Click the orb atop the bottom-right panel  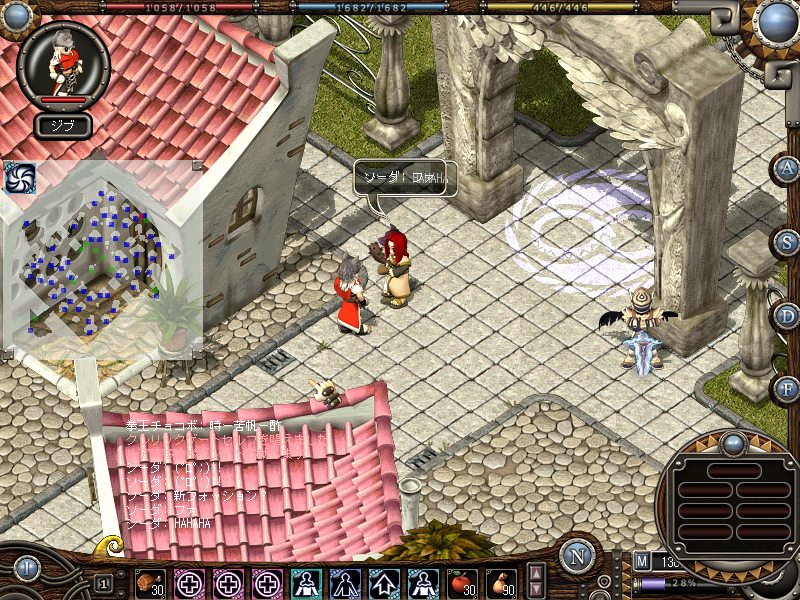734,443
